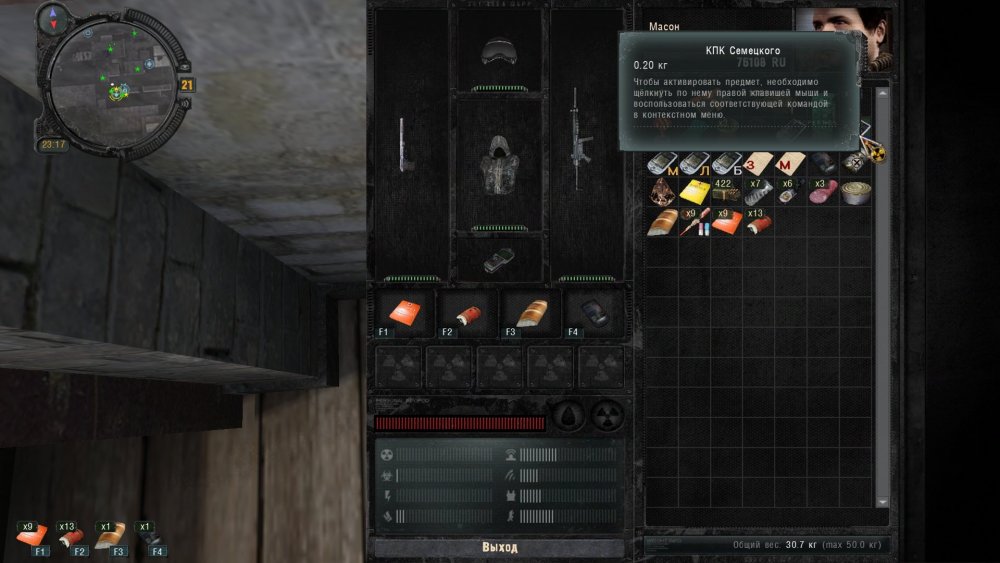Select the equipped detector device slot
1000x563 pixels.
(x=497, y=260)
